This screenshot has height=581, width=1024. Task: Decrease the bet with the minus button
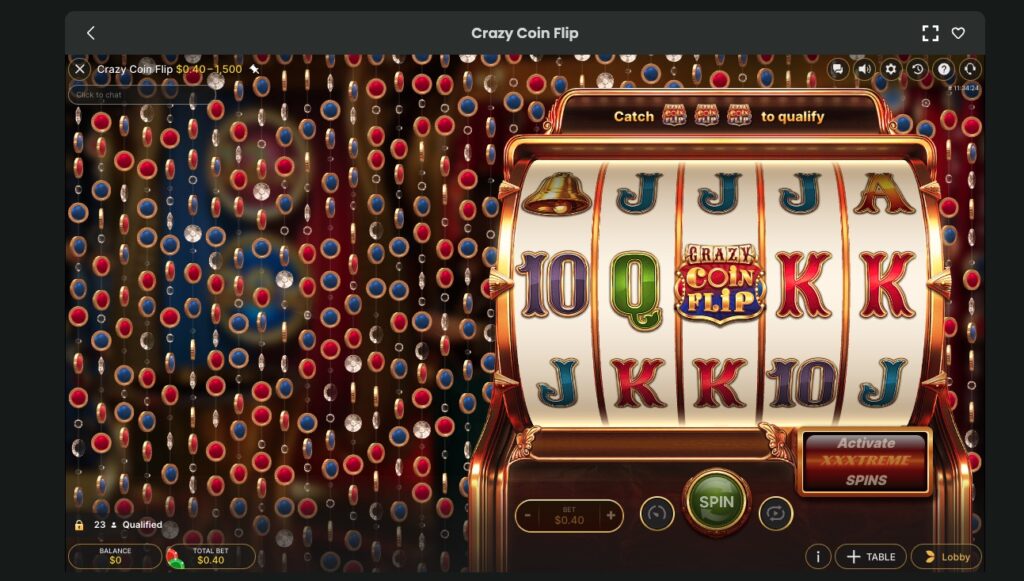coord(528,516)
